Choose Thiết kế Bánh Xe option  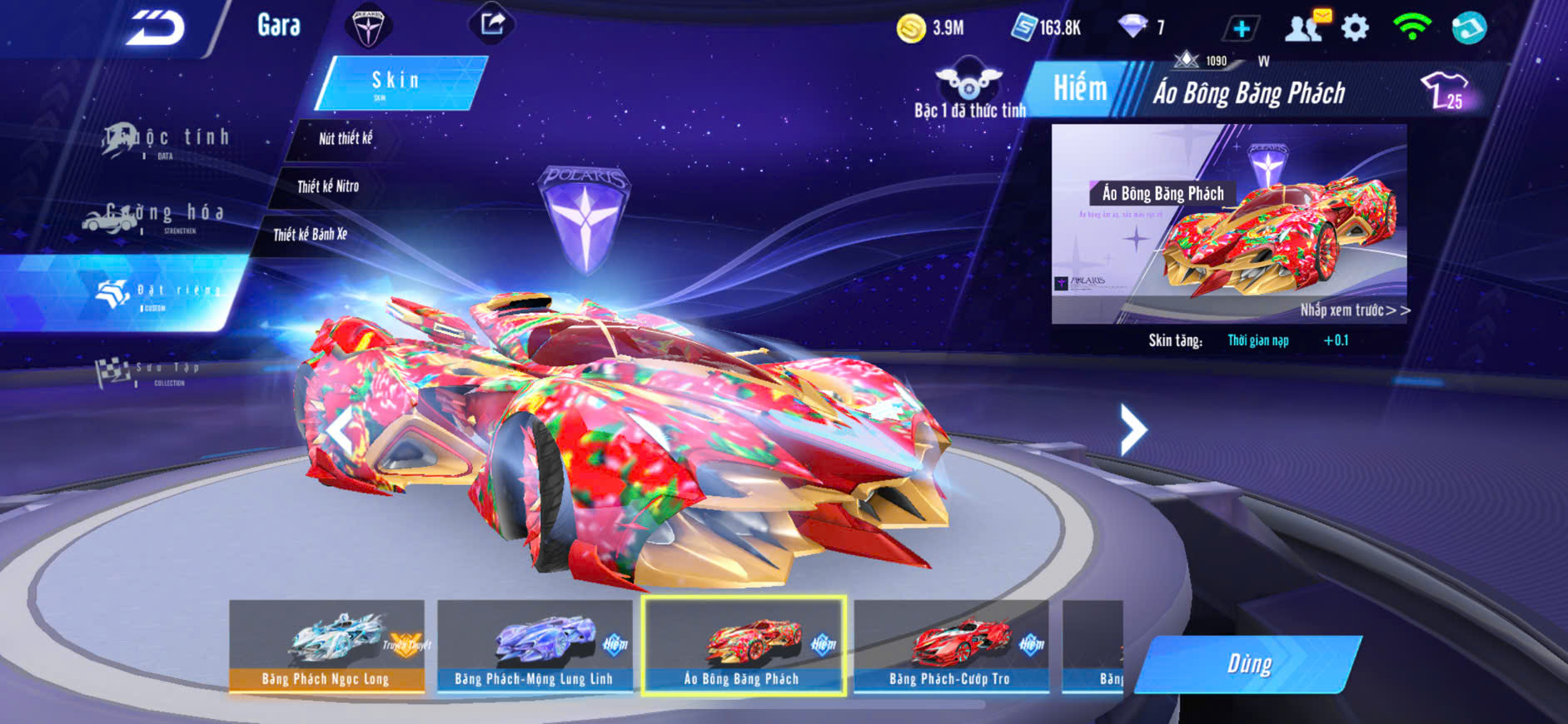[x=310, y=235]
